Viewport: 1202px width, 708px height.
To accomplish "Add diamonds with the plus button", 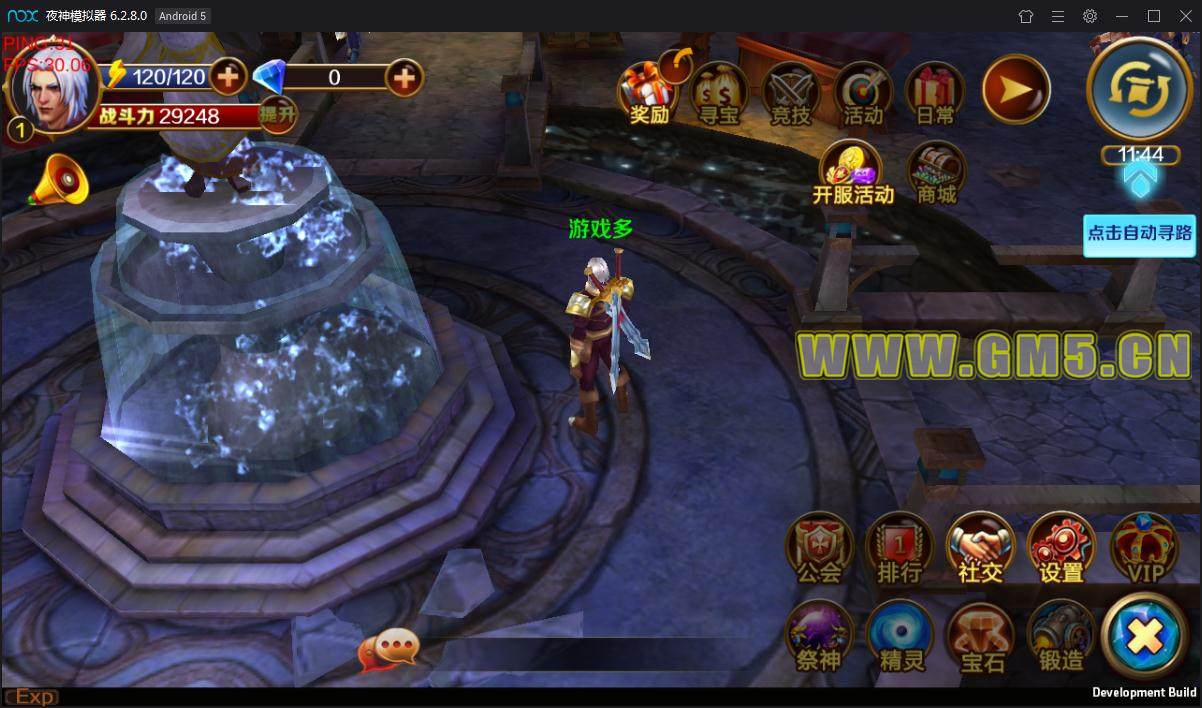I will coord(404,77).
